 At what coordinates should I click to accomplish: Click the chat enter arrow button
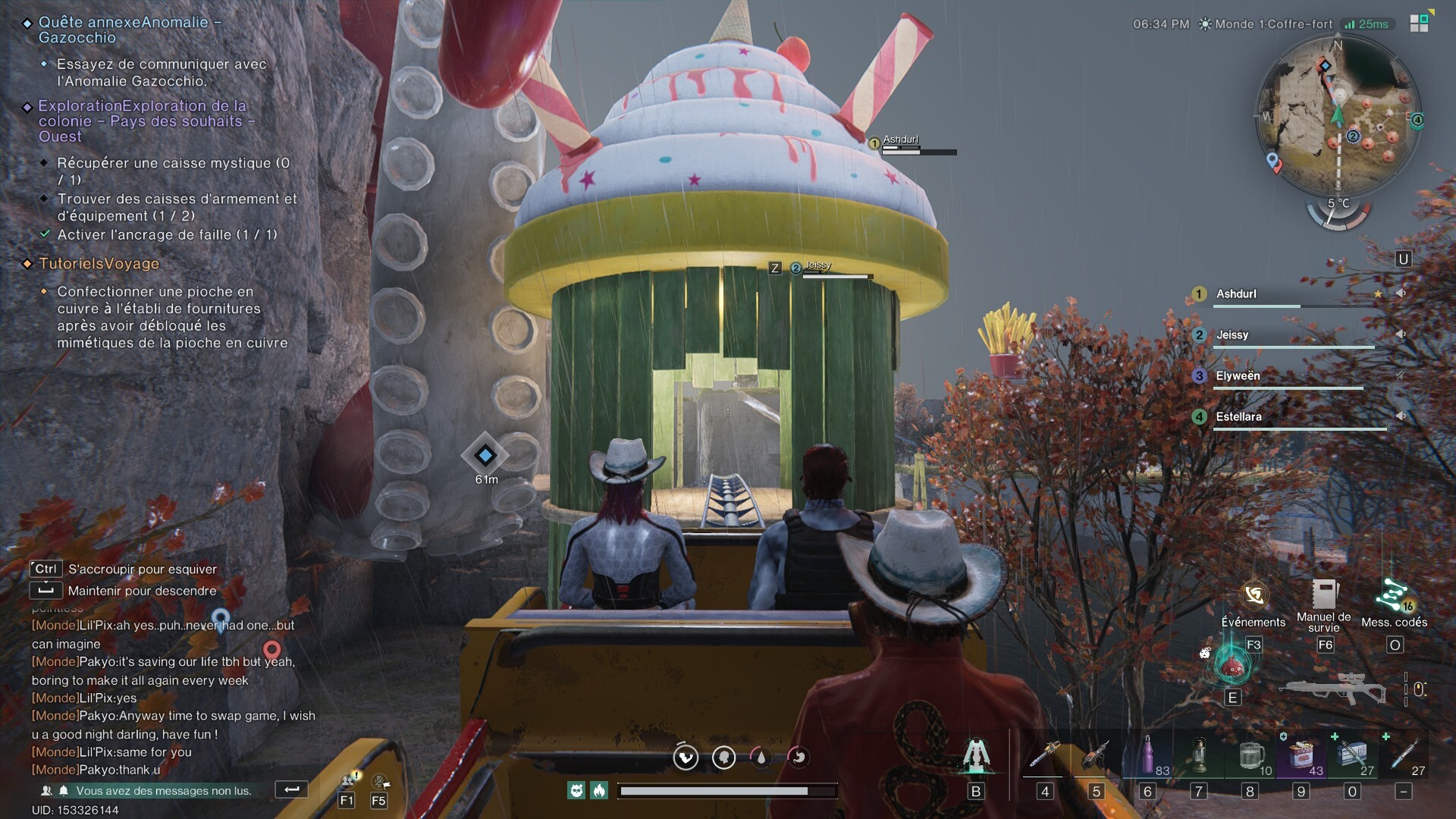(291, 789)
